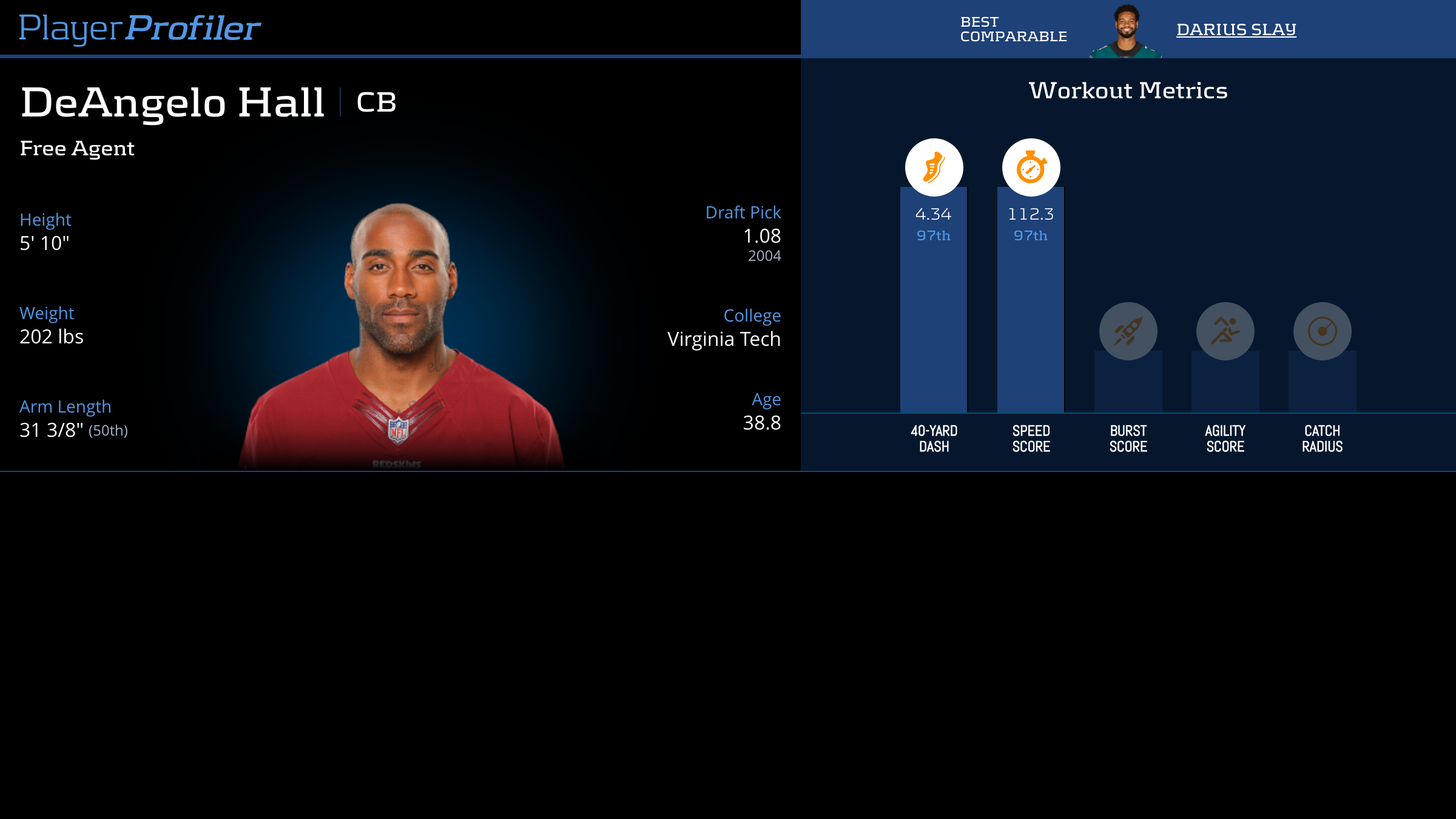Show the Catch Radius target icon
This screenshot has width=1456, height=819.
pyautogui.click(x=1322, y=331)
